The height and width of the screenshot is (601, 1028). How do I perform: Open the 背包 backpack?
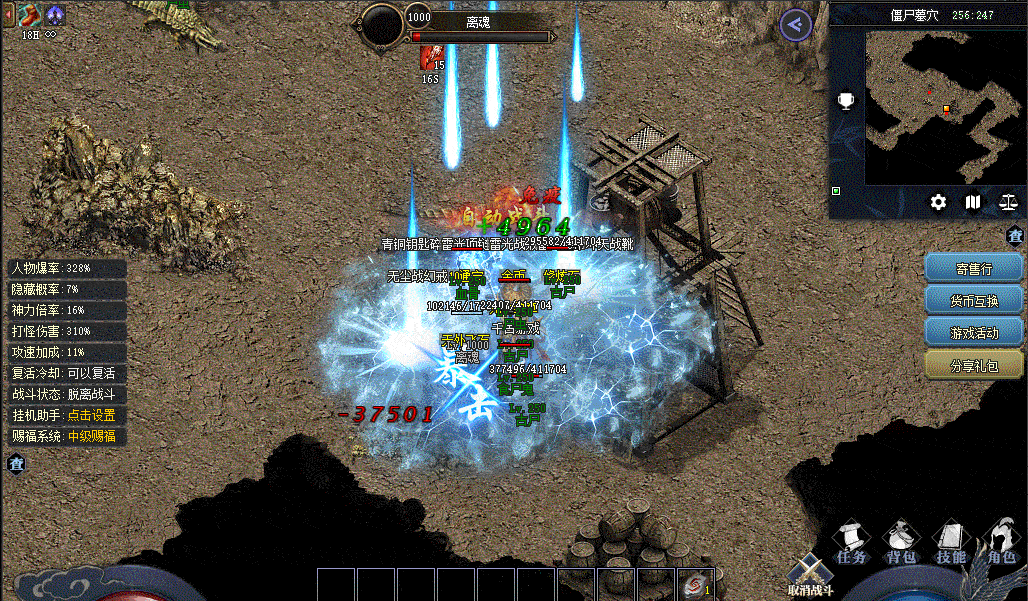[x=901, y=543]
